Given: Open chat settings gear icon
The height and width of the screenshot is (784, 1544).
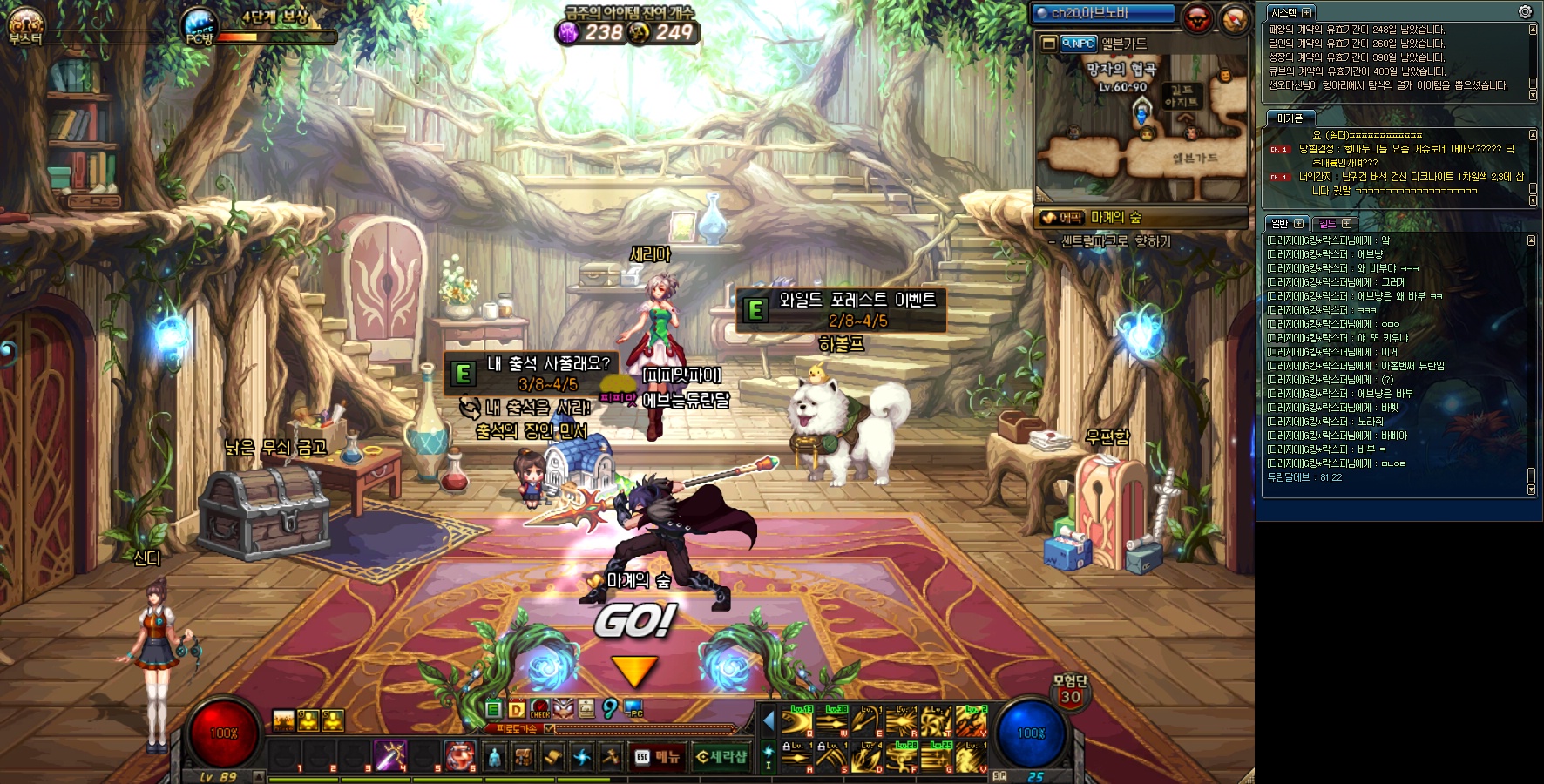Looking at the screenshot, I should click(1525, 12).
